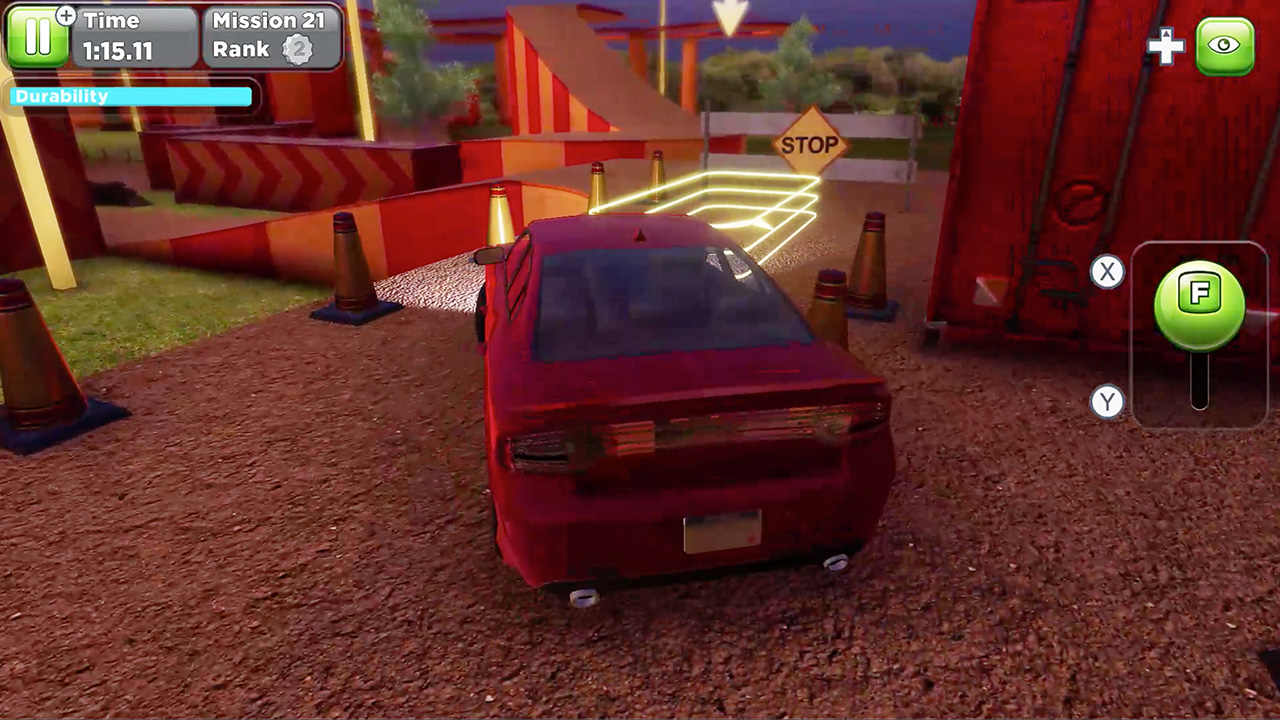The width and height of the screenshot is (1280, 720).
Task: Switch camera perspective with the eye toggle
Action: click(1224, 44)
